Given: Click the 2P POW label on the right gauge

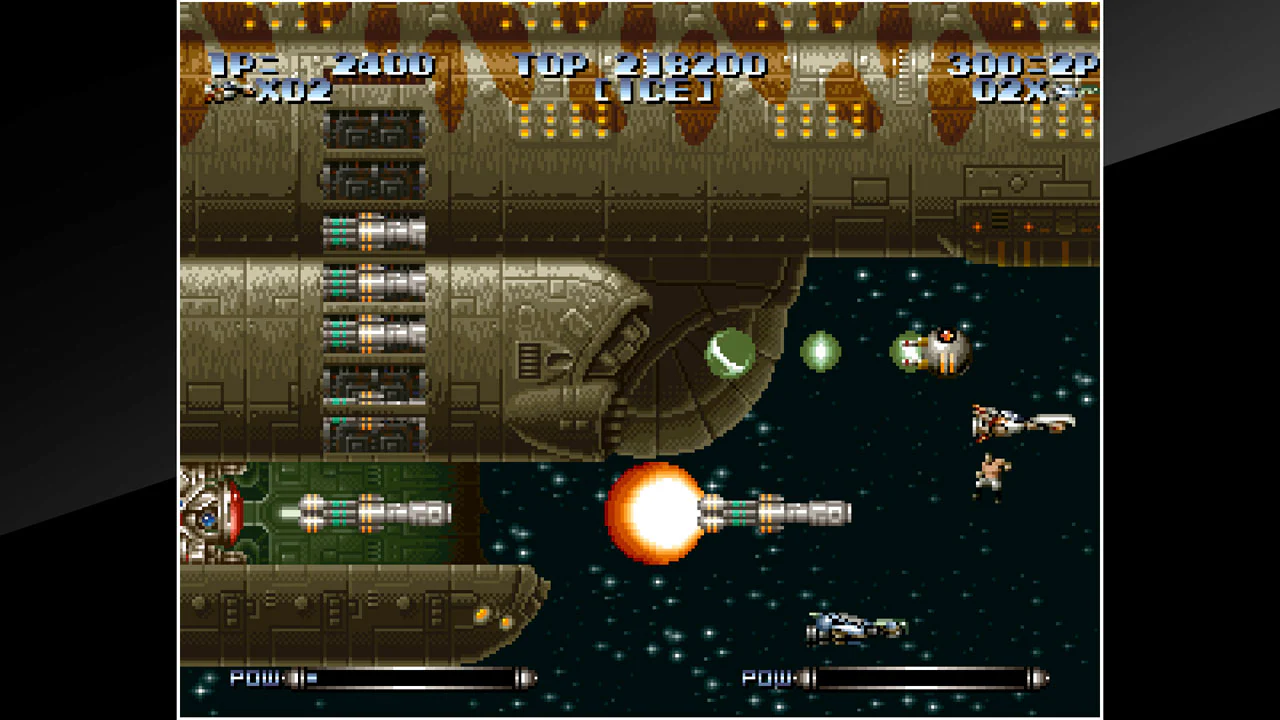Looking at the screenshot, I should [x=767, y=678].
